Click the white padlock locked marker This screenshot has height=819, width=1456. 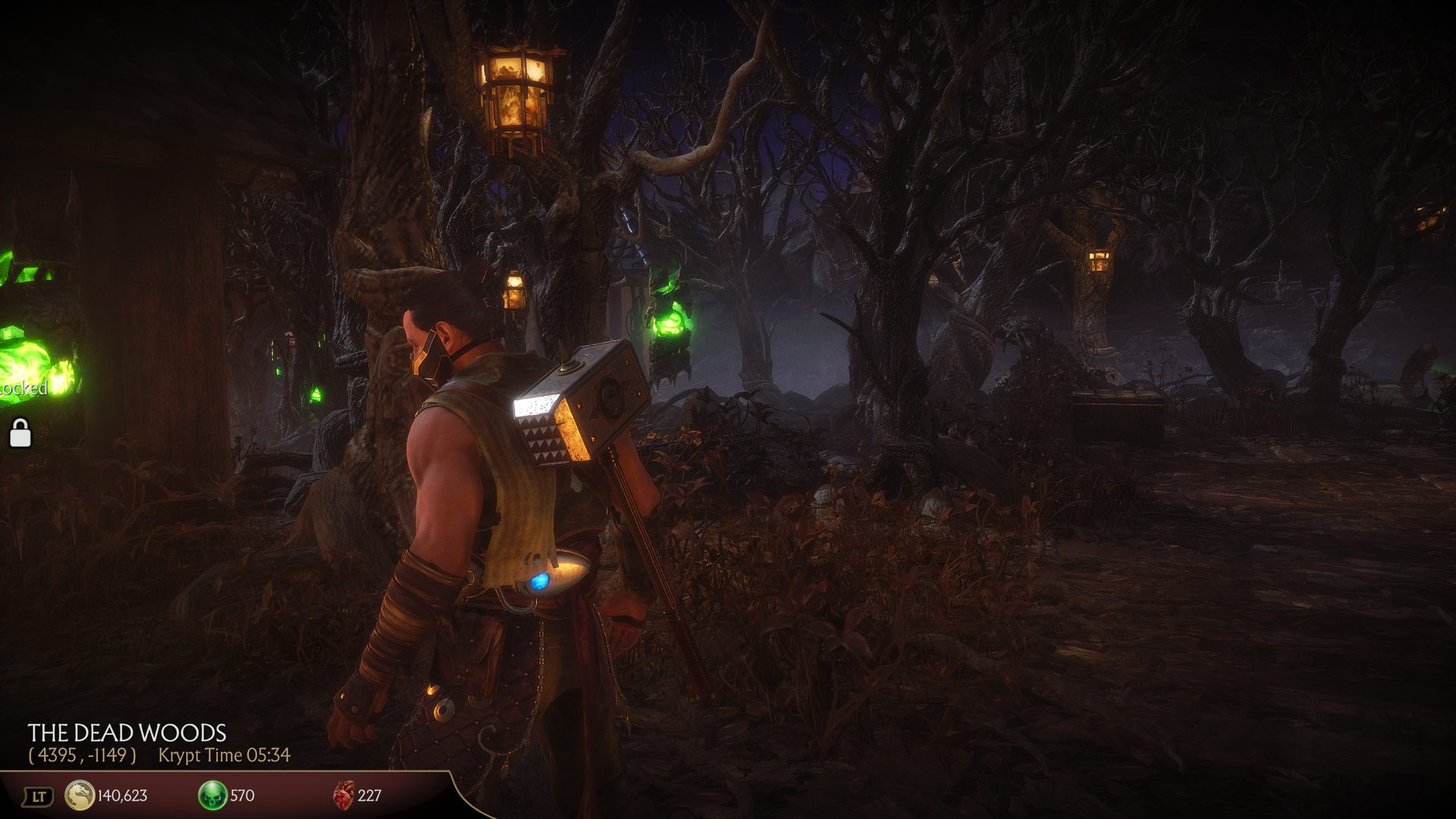pyautogui.click(x=20, y=433)
